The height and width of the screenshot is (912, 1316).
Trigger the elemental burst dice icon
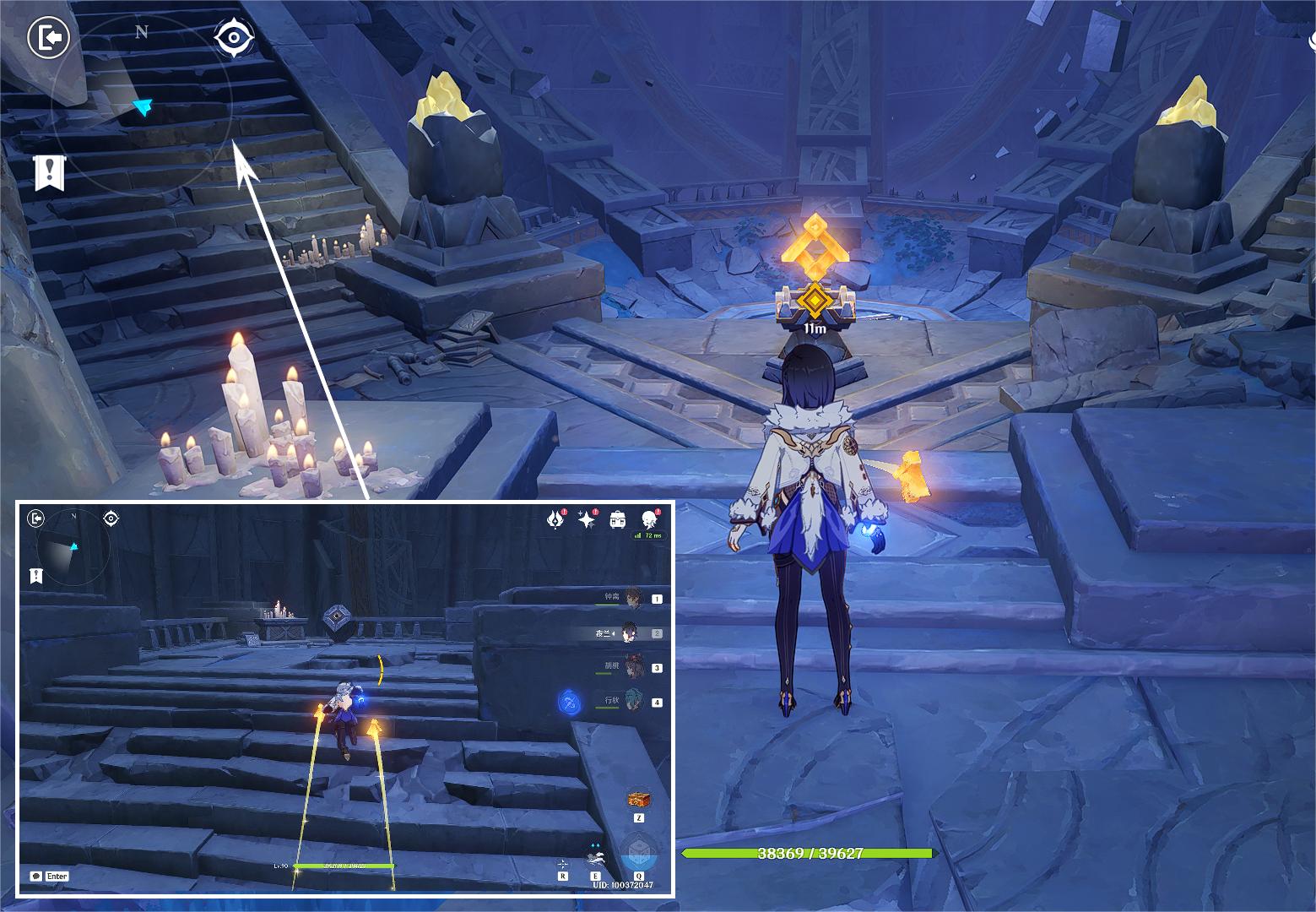pyautogui.click(x=637, y=855)
